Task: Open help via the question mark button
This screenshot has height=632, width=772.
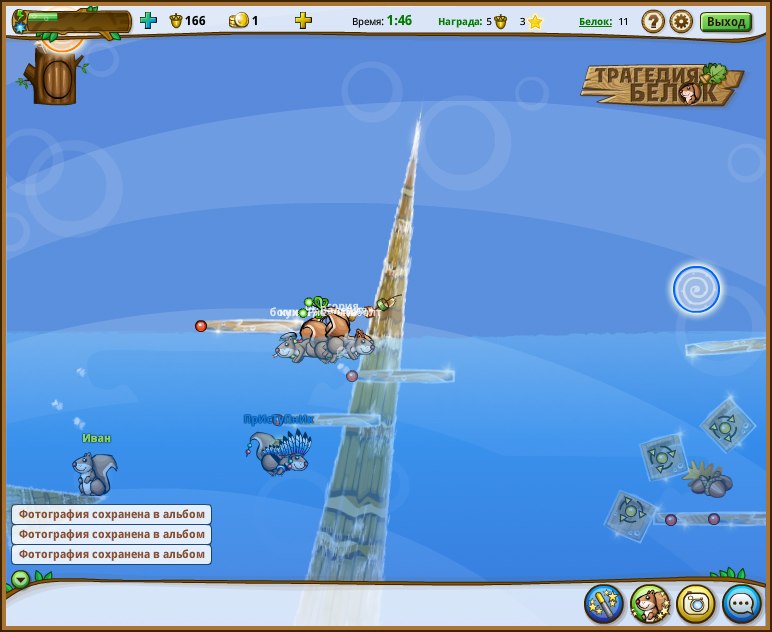Action: (652, 21)
